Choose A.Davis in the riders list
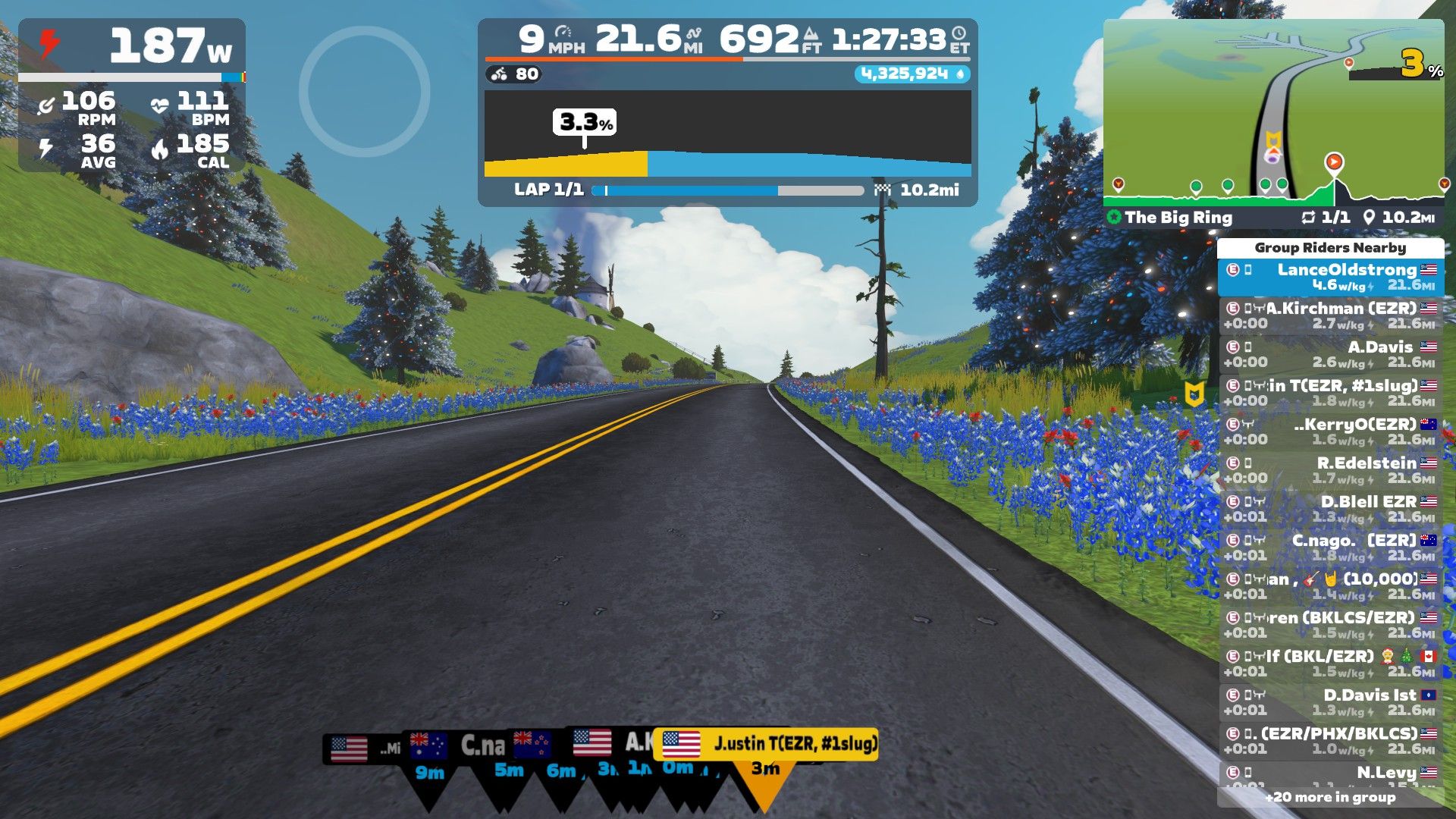Image resolution: width=1456 pixels, height=819 pixels. tap(1331, 354)
